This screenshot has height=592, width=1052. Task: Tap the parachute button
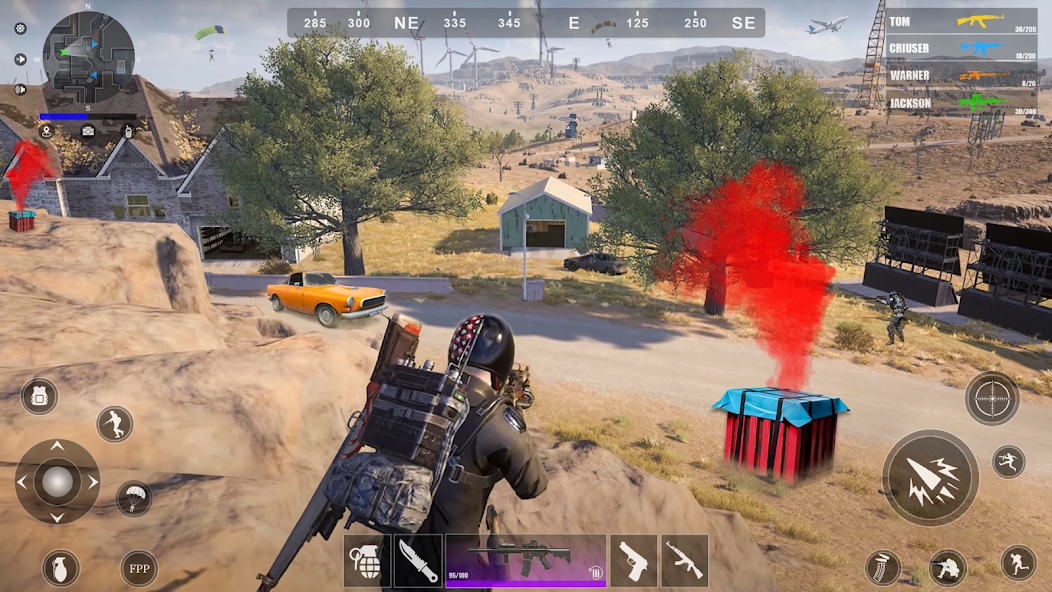point(133,498)
